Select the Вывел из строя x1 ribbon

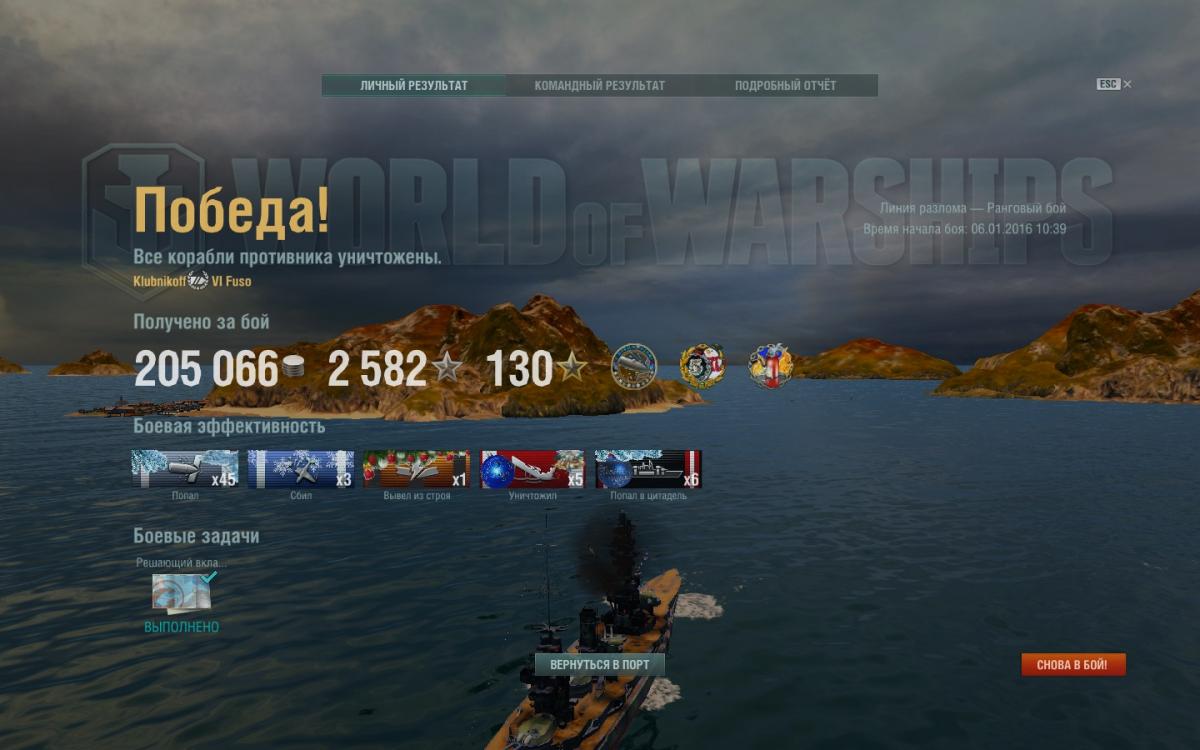(416, 469)
